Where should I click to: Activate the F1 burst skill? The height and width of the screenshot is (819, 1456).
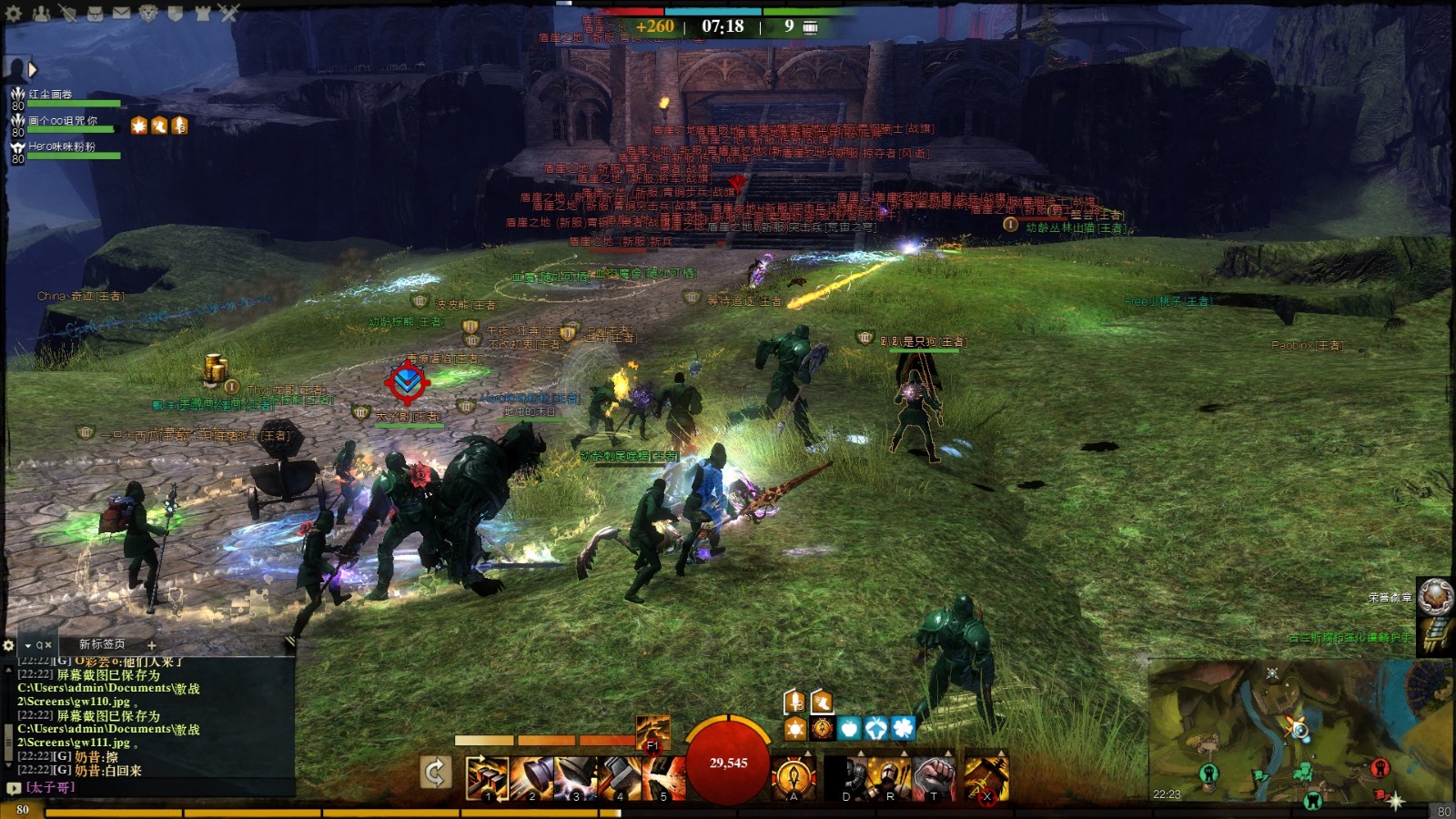click(652, 732)
